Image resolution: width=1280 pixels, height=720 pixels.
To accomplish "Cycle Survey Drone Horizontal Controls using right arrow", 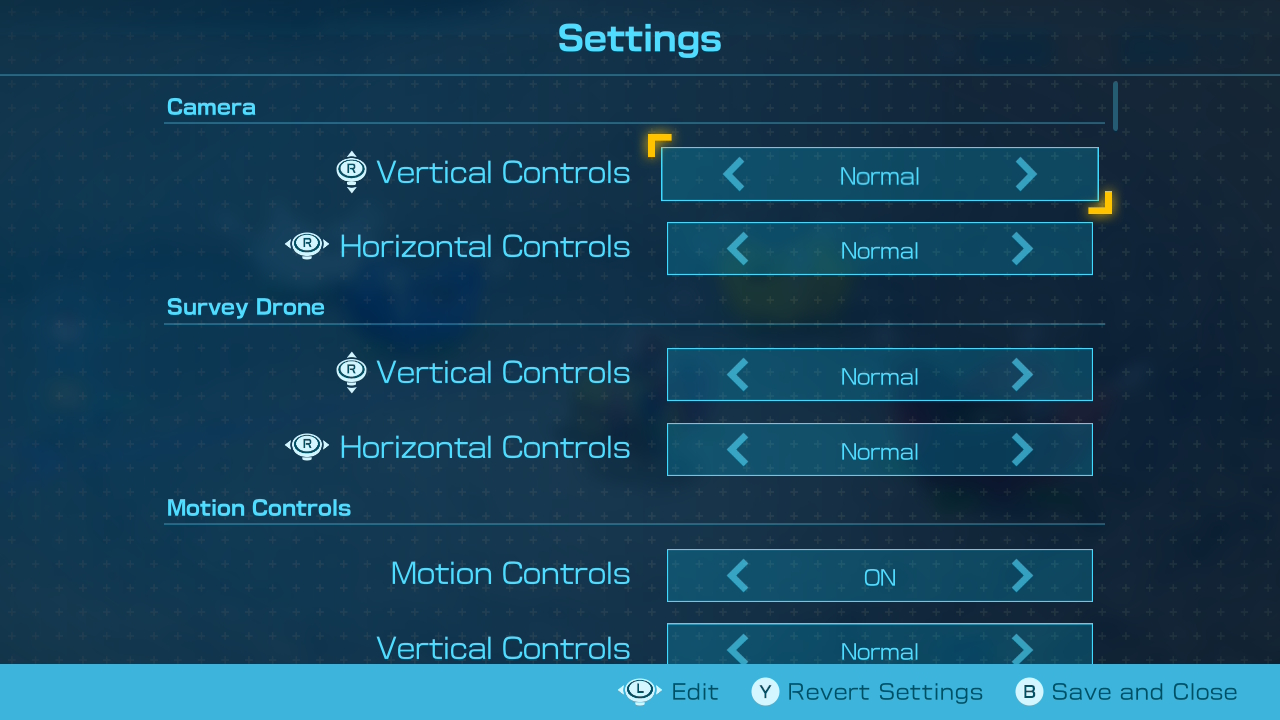I will (1021, 450).
